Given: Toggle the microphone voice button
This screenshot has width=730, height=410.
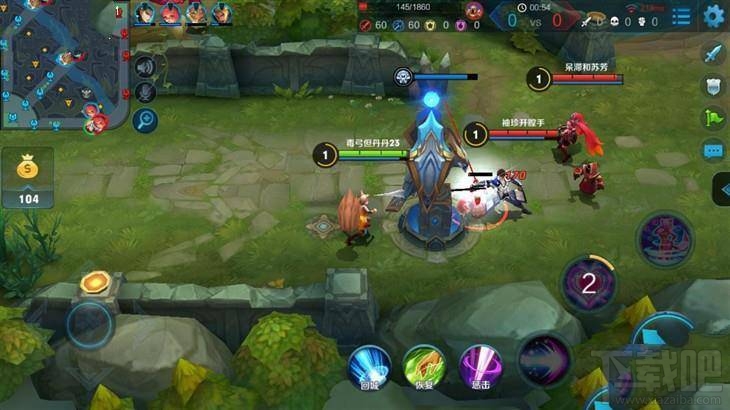Looking at the screenshot, I should [146, 93].
